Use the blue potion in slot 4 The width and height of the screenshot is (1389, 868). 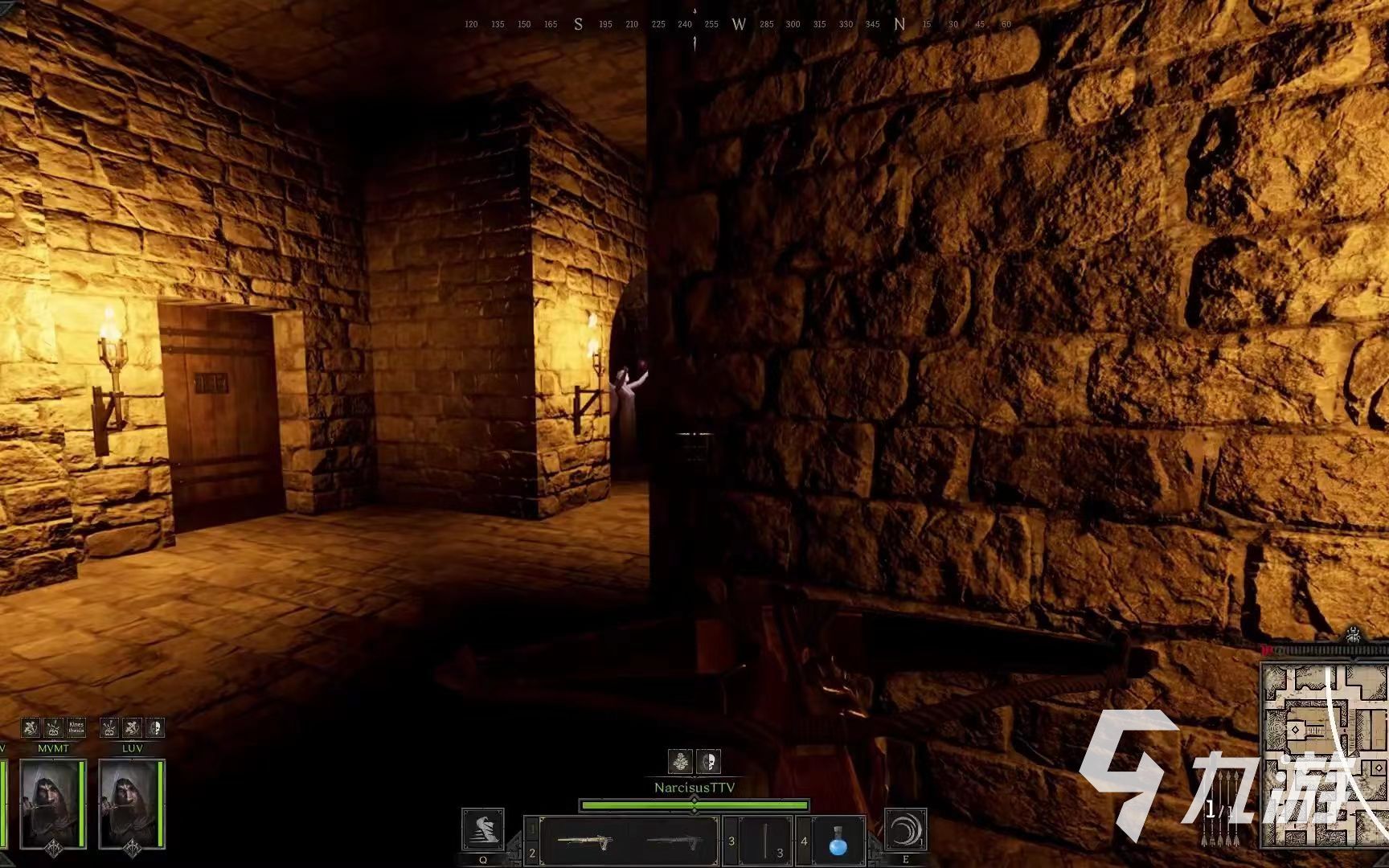click(838, 841)
